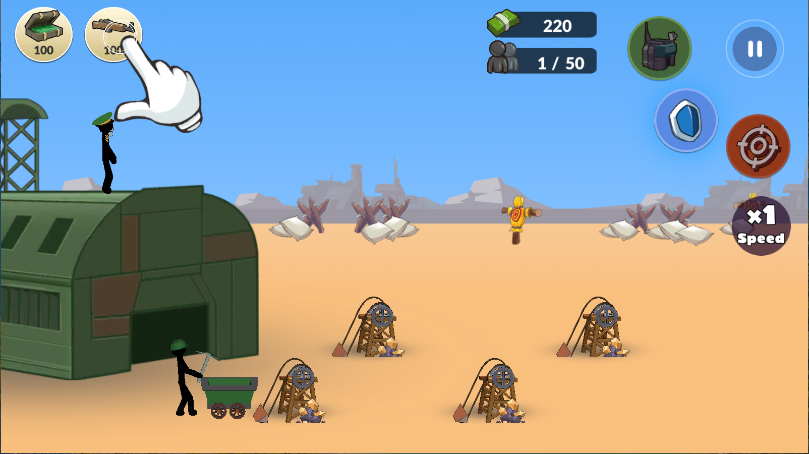Pause the game

(x=755, y=49)
